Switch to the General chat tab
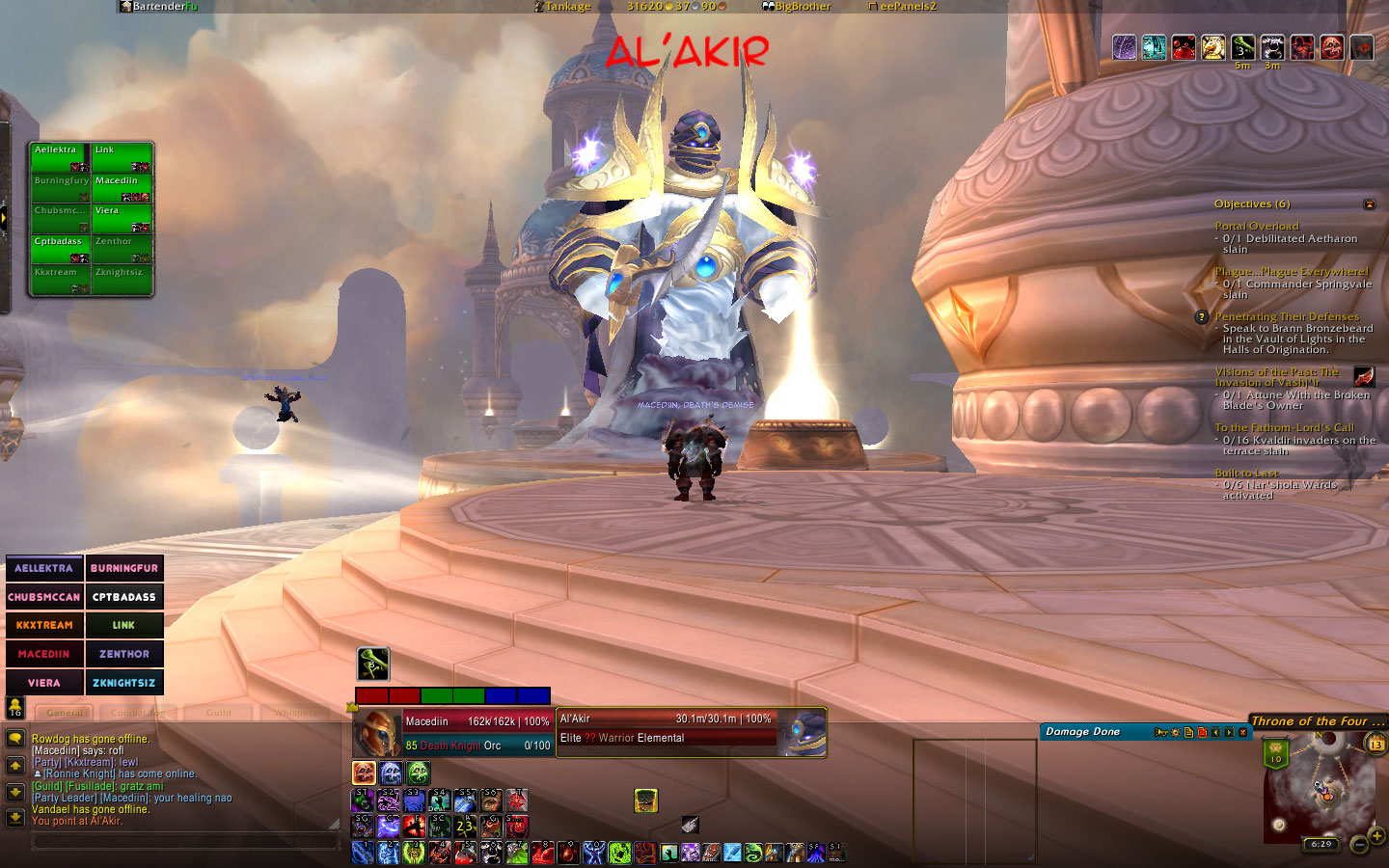The height and width of the screenshot is (868, 1389). click(65, 713)
